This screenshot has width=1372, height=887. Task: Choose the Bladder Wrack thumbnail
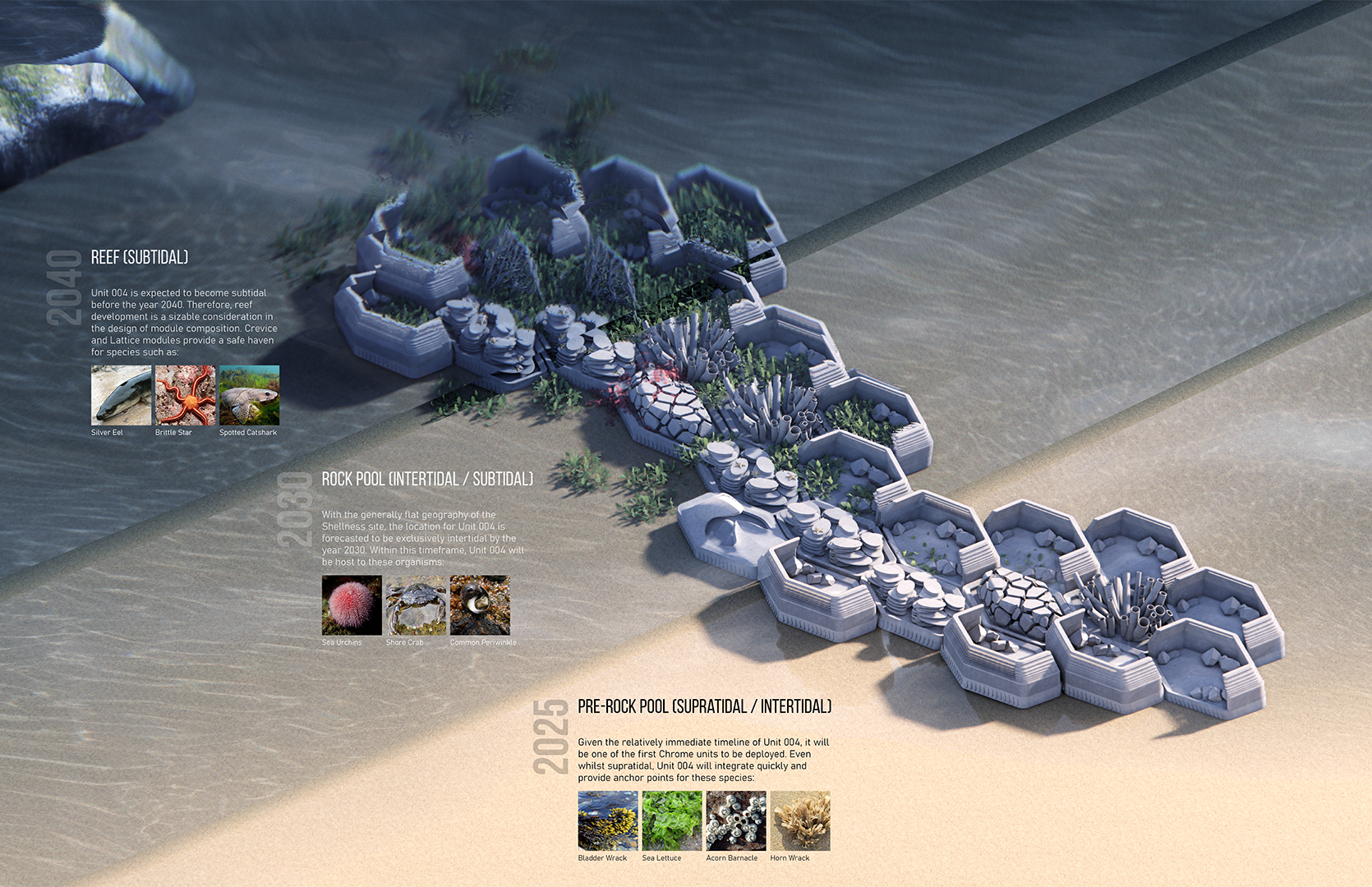(608, 820)
